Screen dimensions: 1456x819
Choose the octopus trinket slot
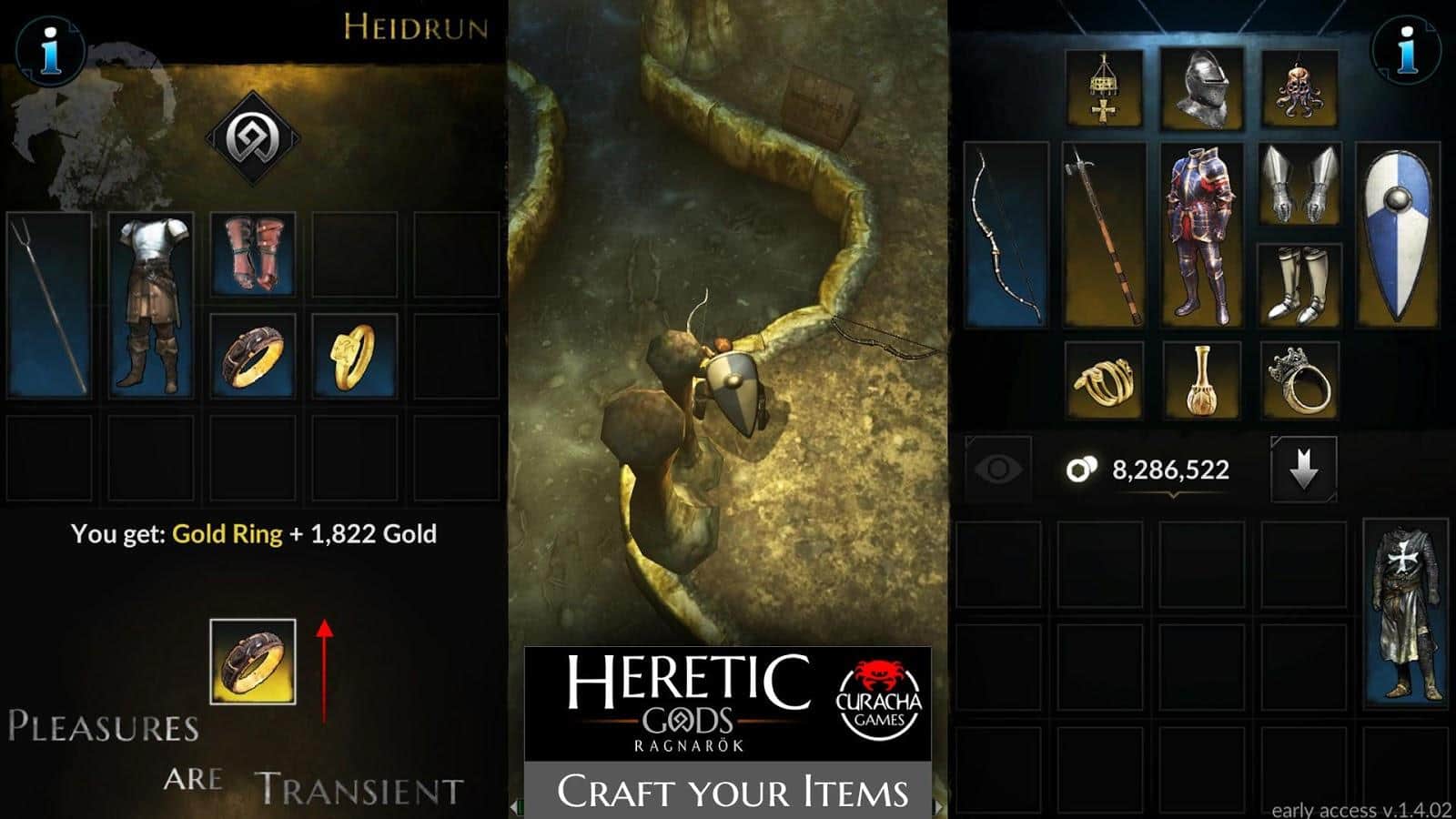coord(1299,89)
